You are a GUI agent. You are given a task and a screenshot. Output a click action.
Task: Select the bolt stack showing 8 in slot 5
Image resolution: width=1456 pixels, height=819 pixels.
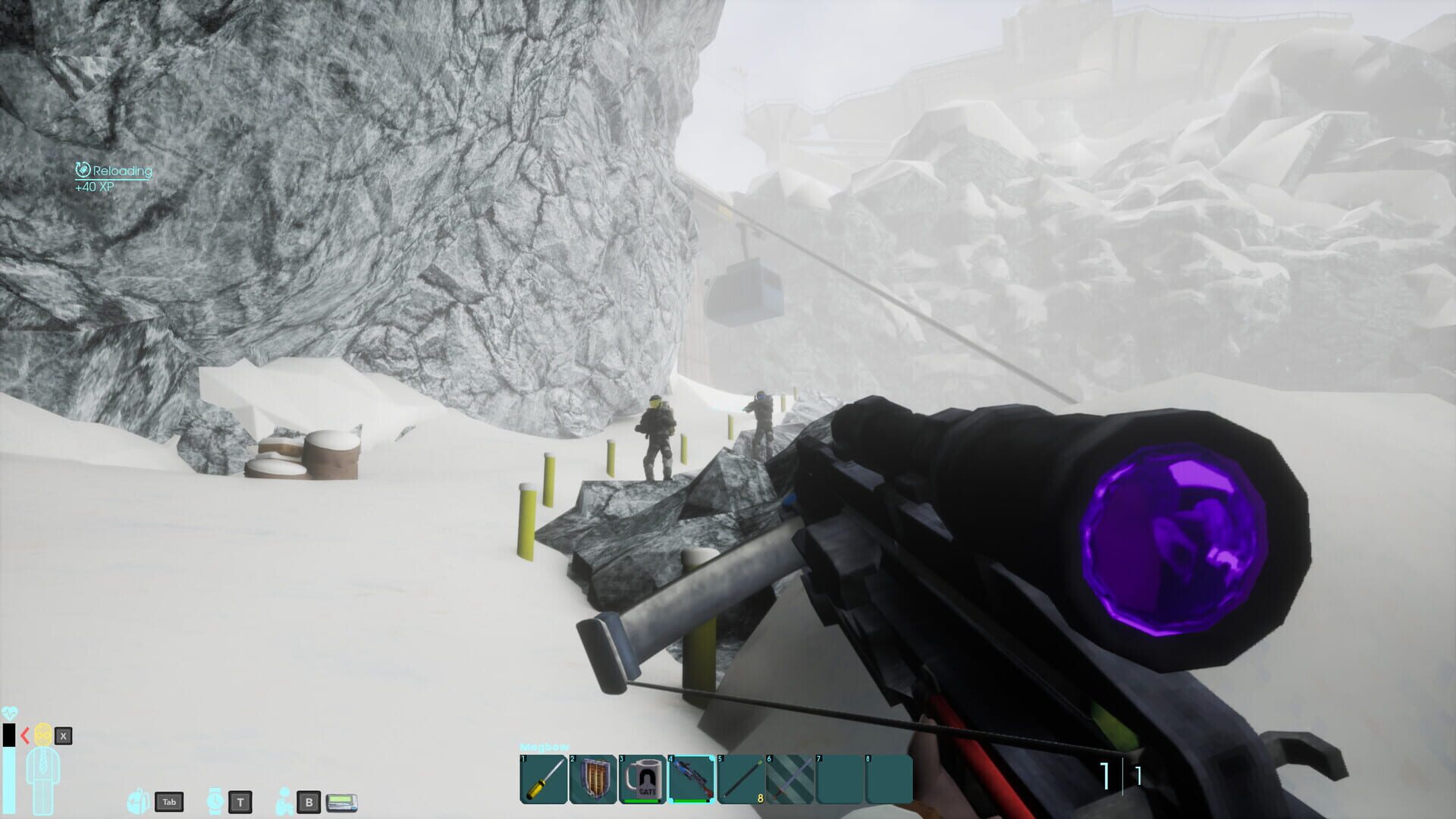pyautogui.click(x=741, y=778)
